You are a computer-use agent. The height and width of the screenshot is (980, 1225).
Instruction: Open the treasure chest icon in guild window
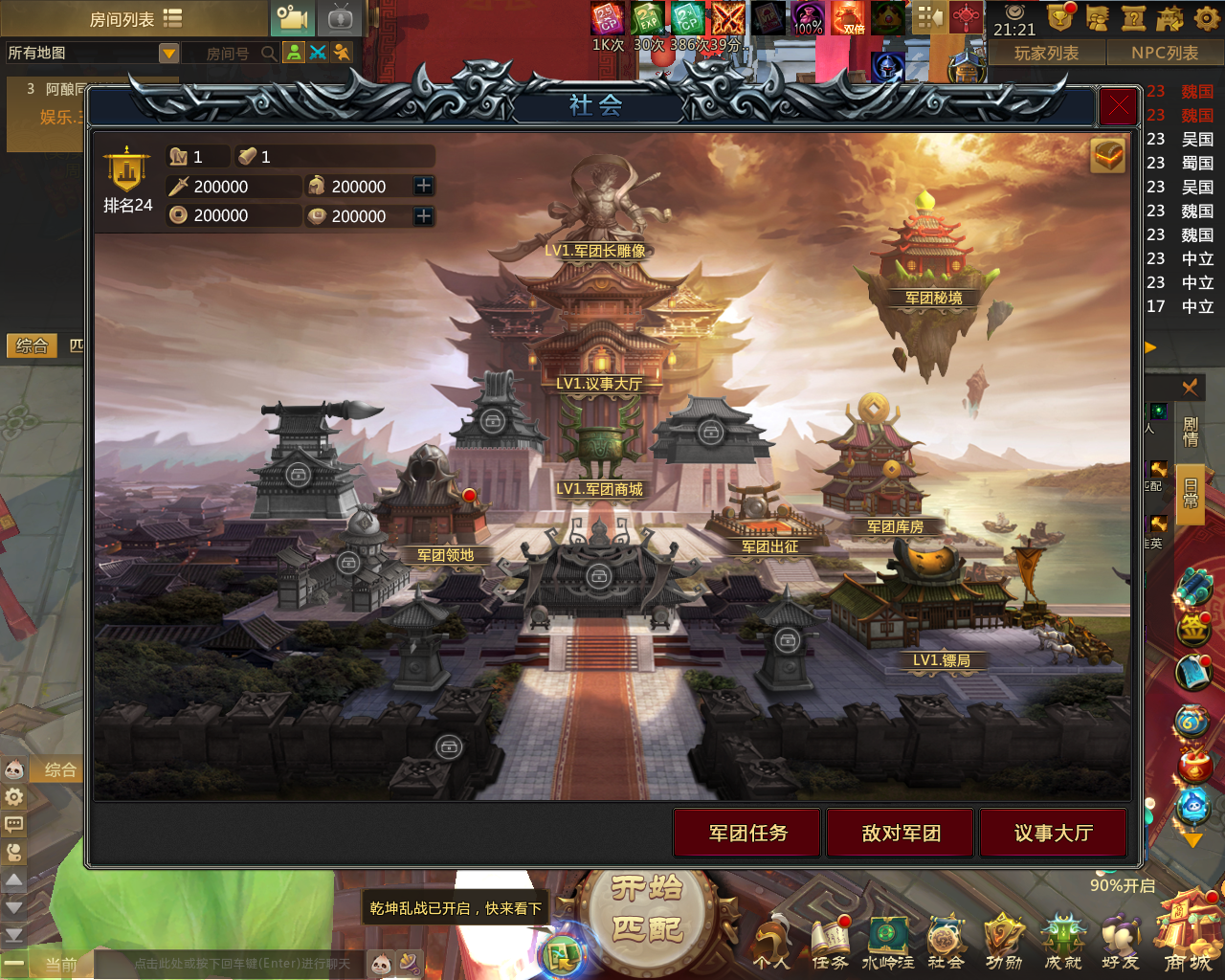pos(1108,155)
